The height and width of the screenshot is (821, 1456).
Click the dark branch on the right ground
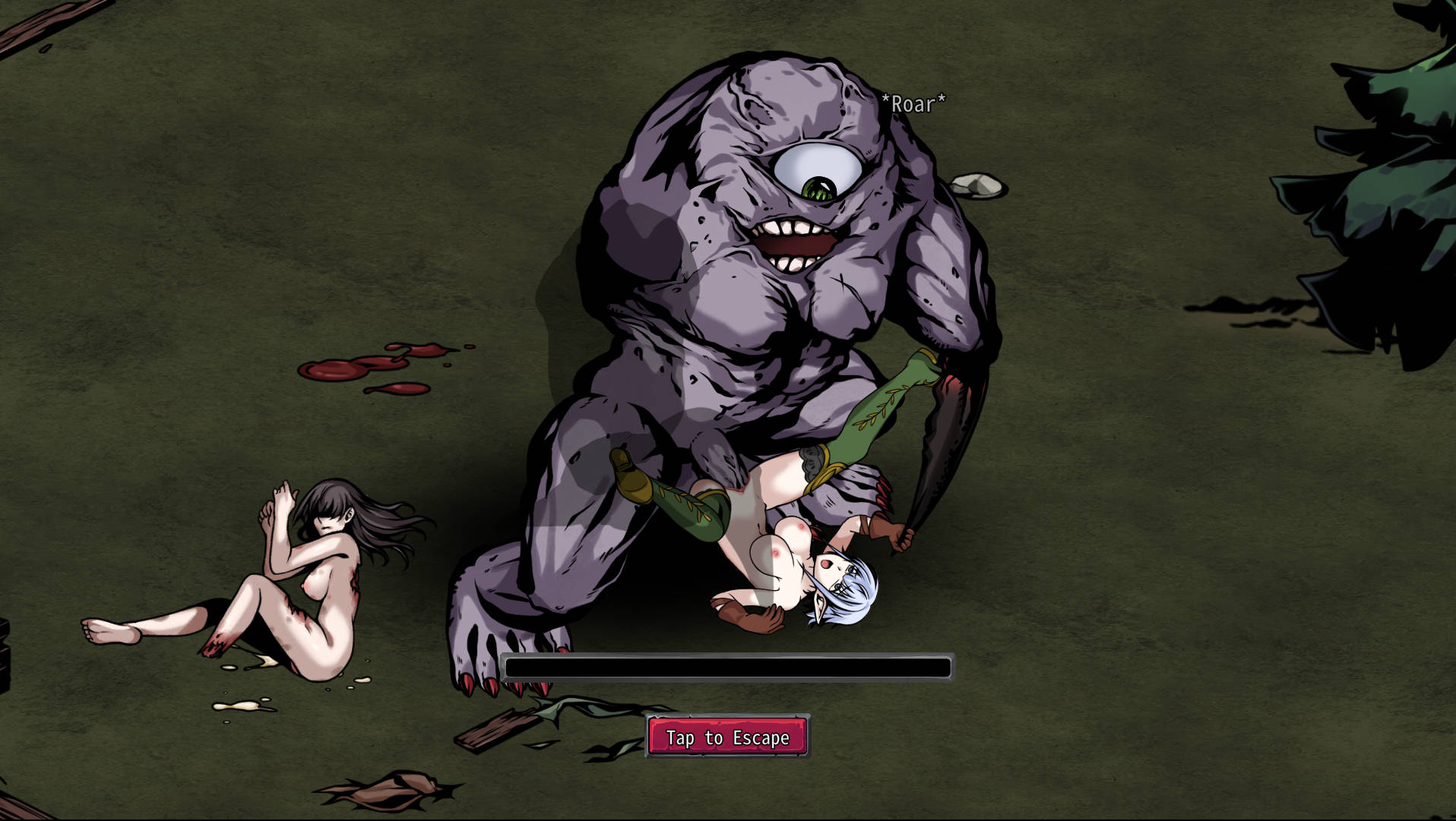click(x=1246, y=308)
